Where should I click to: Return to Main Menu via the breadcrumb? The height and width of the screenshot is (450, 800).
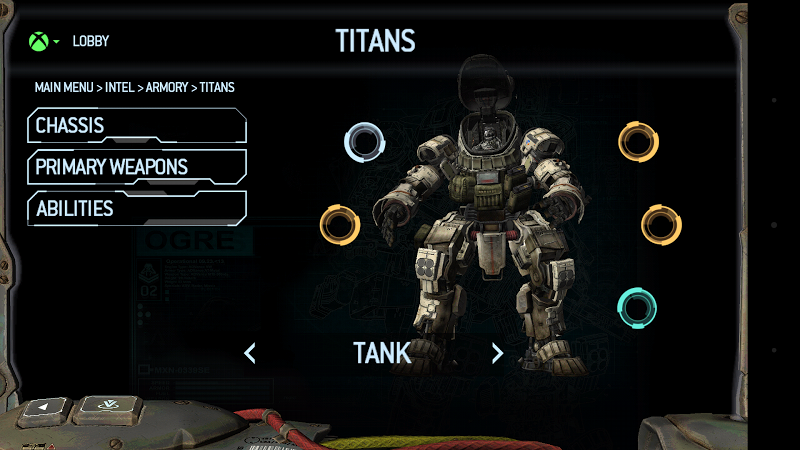(64, 88)
